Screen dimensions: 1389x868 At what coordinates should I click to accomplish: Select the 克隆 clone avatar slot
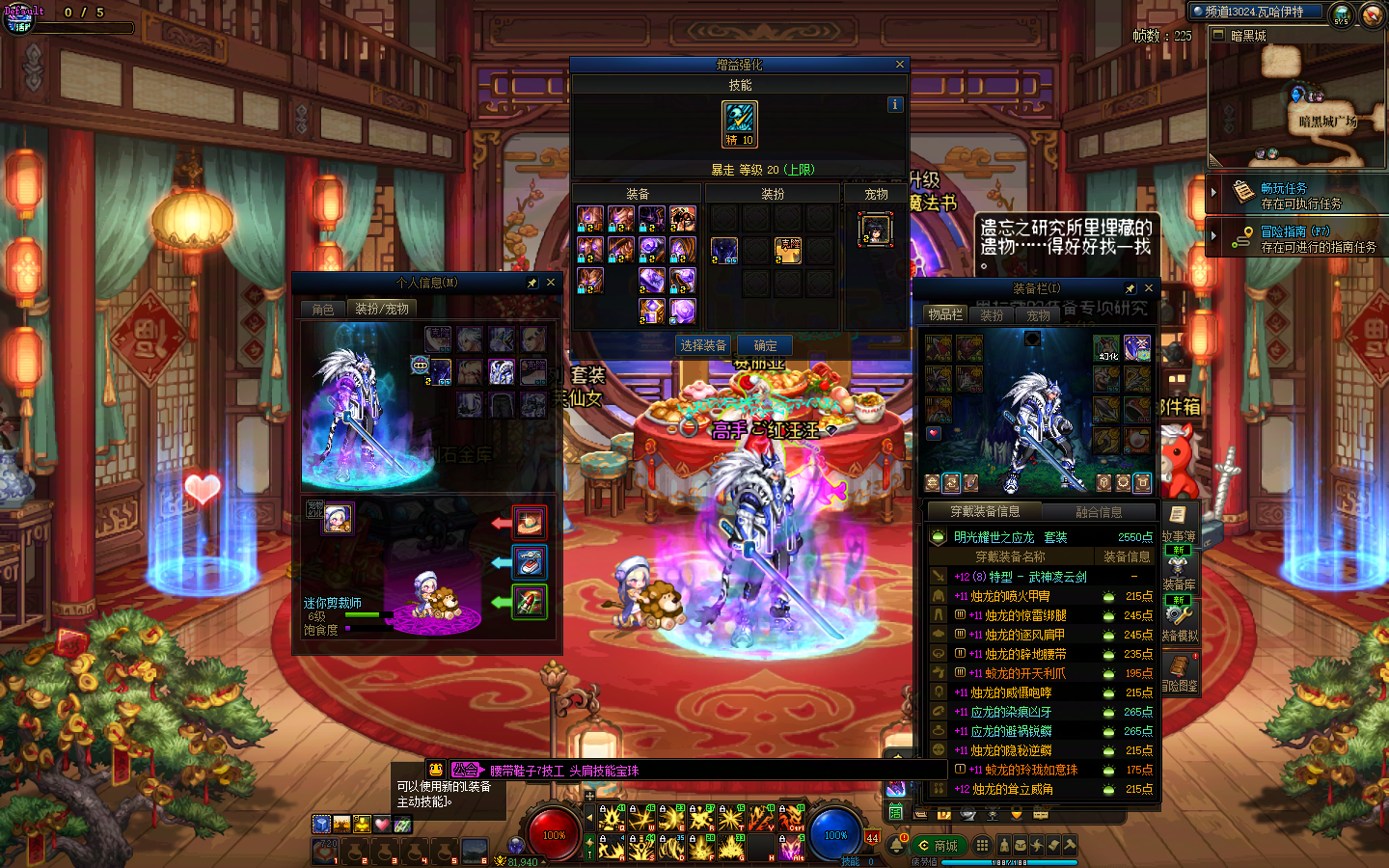tap(788, 251)
